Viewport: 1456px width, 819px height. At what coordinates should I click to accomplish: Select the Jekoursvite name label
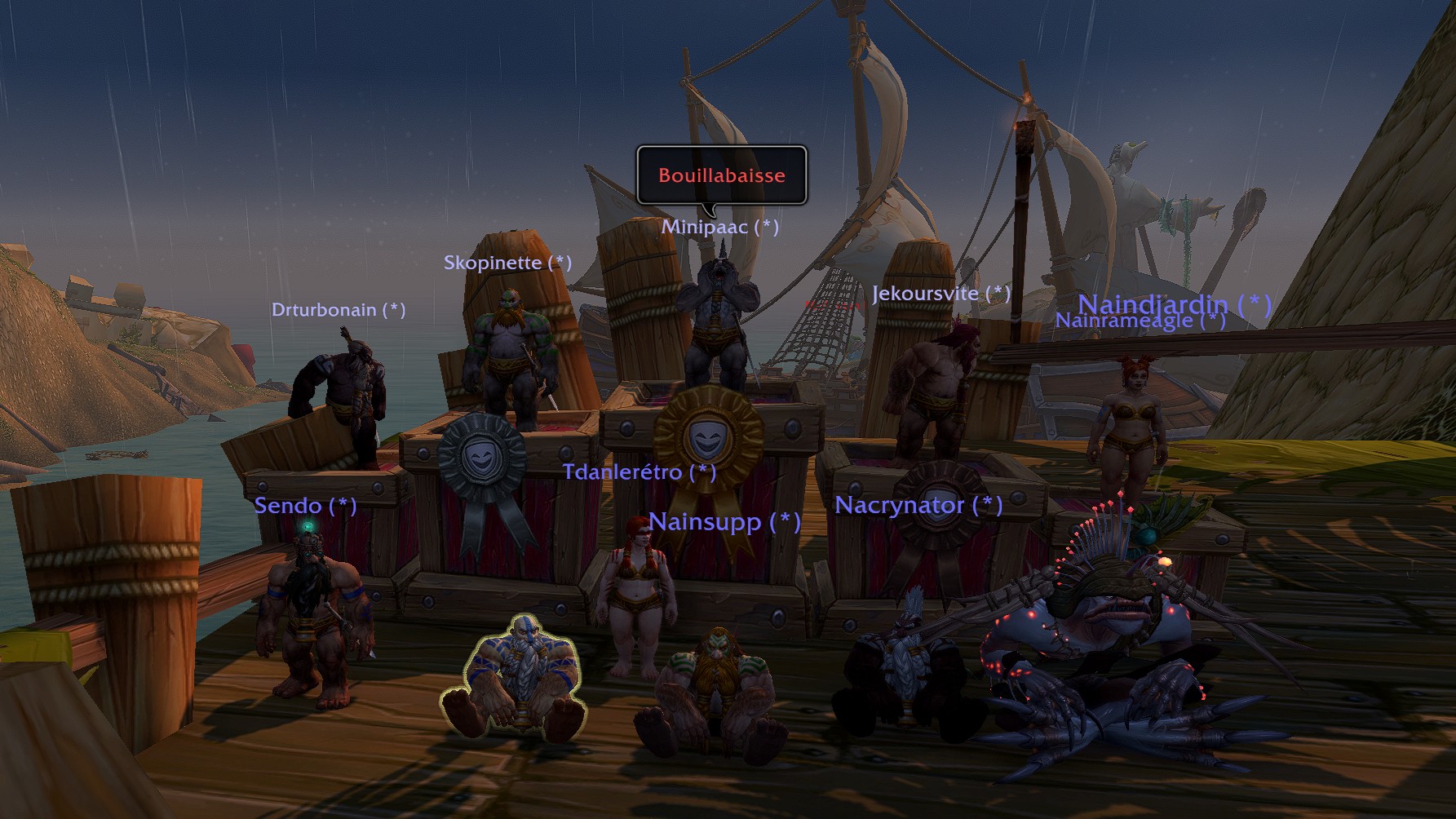940,294
